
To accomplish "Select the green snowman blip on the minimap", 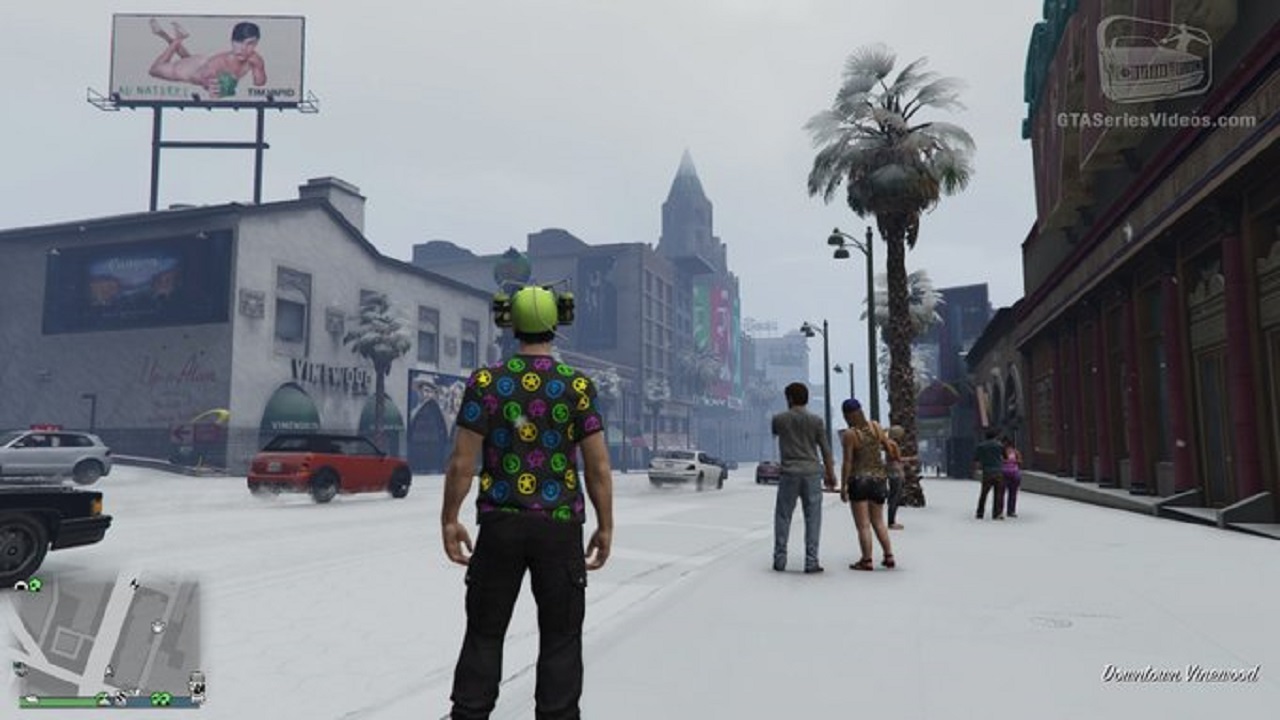I will tap(33, 583).
